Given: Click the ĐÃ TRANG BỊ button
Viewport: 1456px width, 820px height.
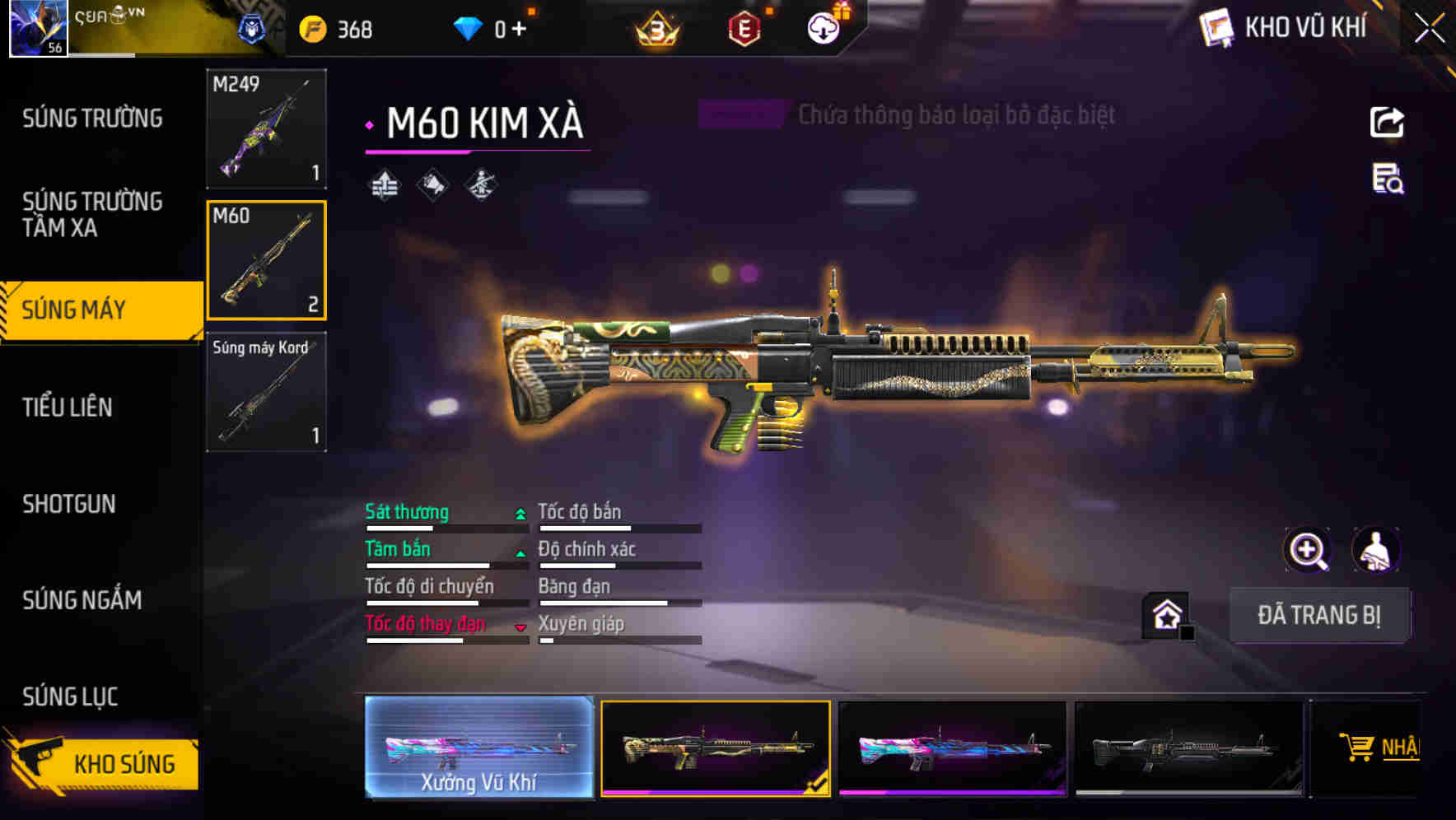Looking at the screenshot, I should coord(1319,615).
